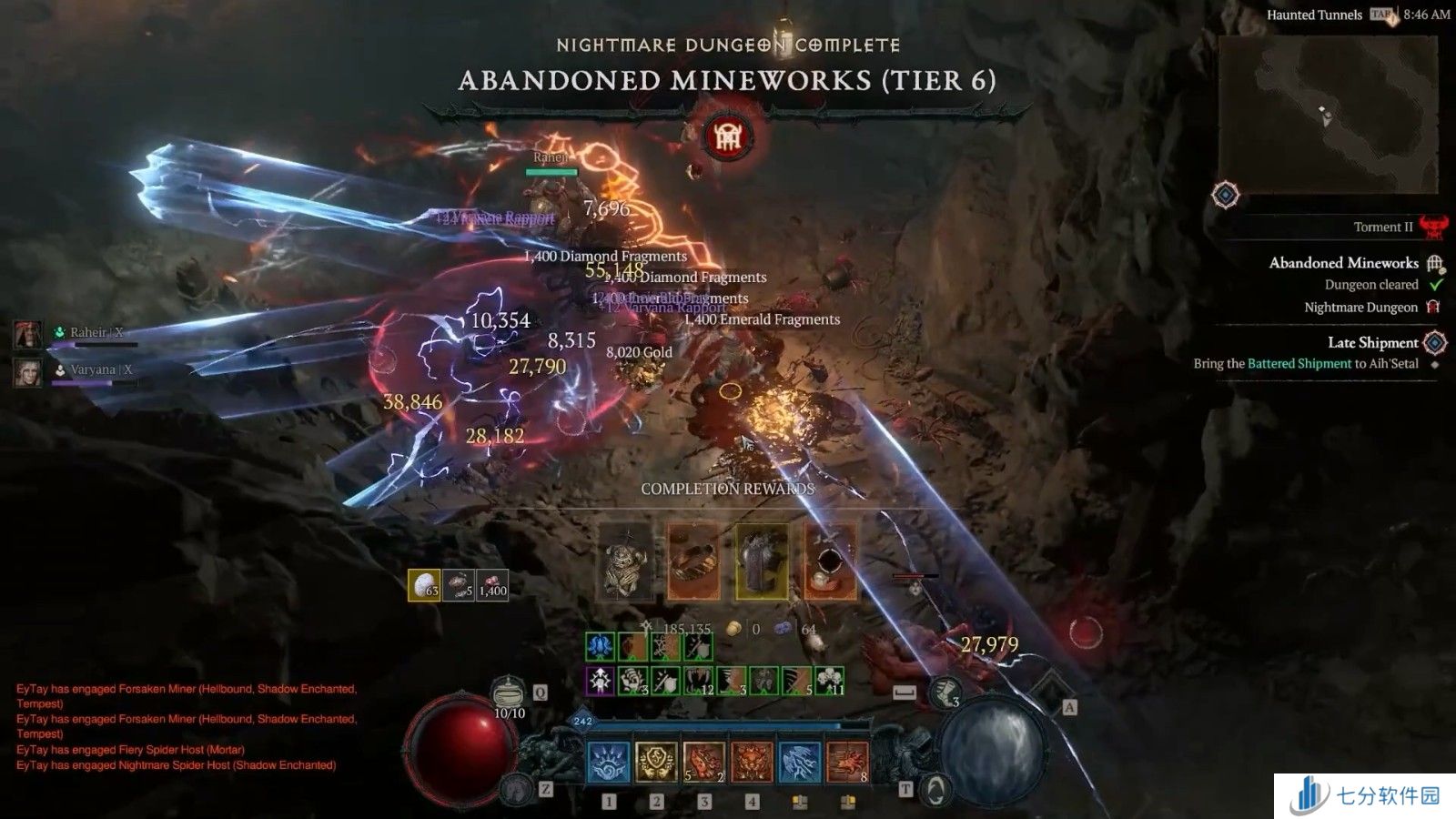Click the skull buff icon showing 11
Viewport: 1456px width, 819px height.
pyautogui.click(x=828, y=681)
